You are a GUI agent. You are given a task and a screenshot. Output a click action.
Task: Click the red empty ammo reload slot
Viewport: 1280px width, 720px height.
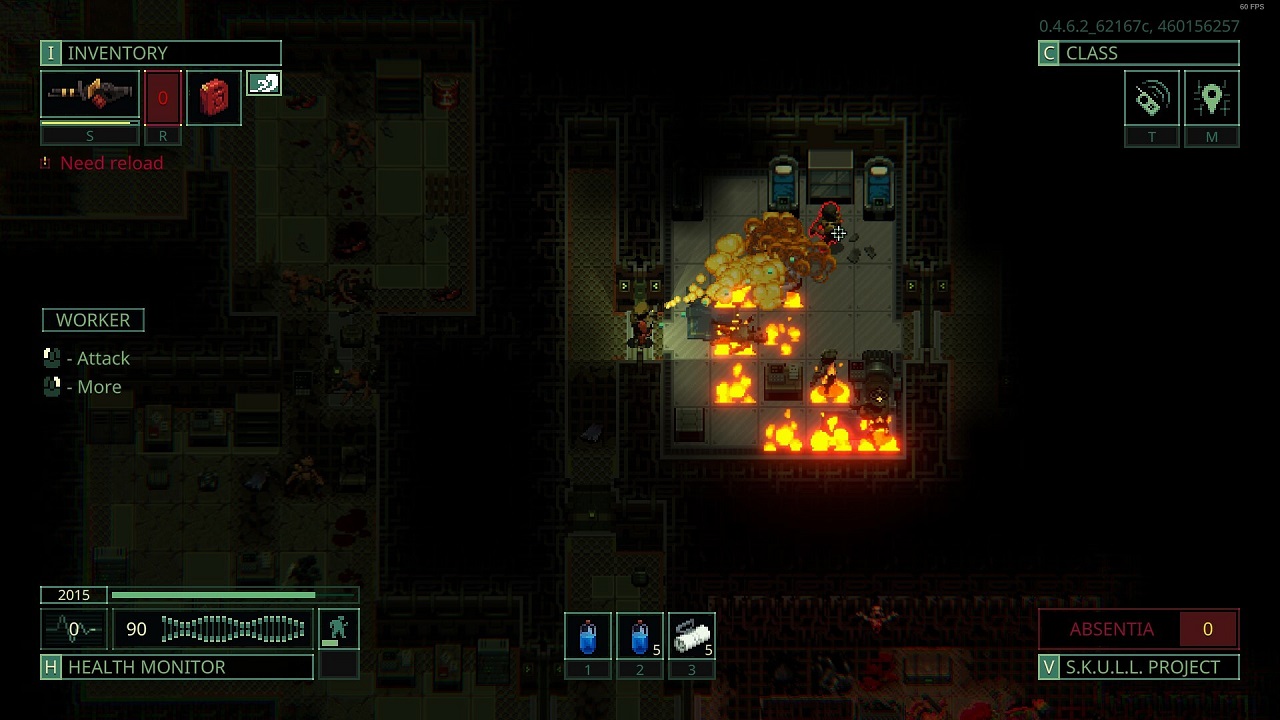[x=163, y=98]
